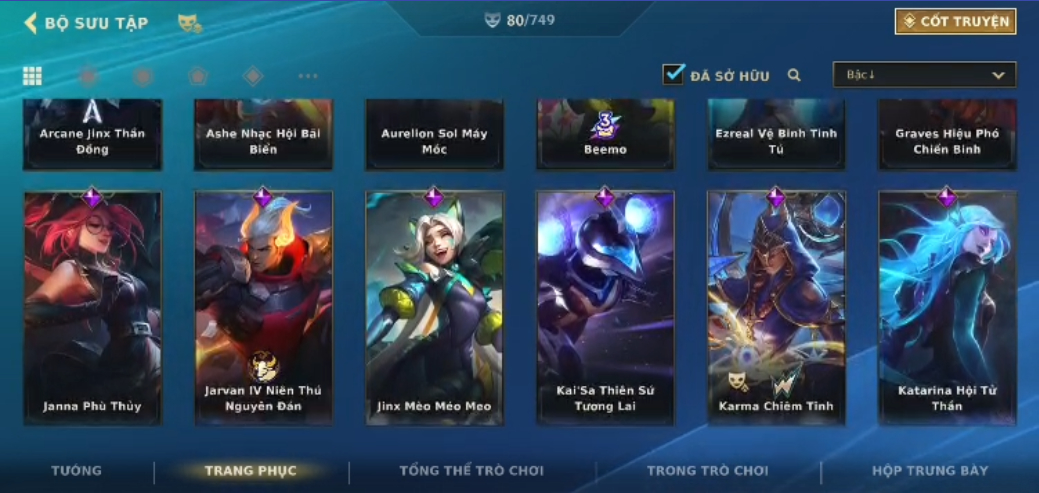Select the Jinx Mèo Méo Meo skin
1039x493 pixels.
pyautogui.click(x=434, y=308)
